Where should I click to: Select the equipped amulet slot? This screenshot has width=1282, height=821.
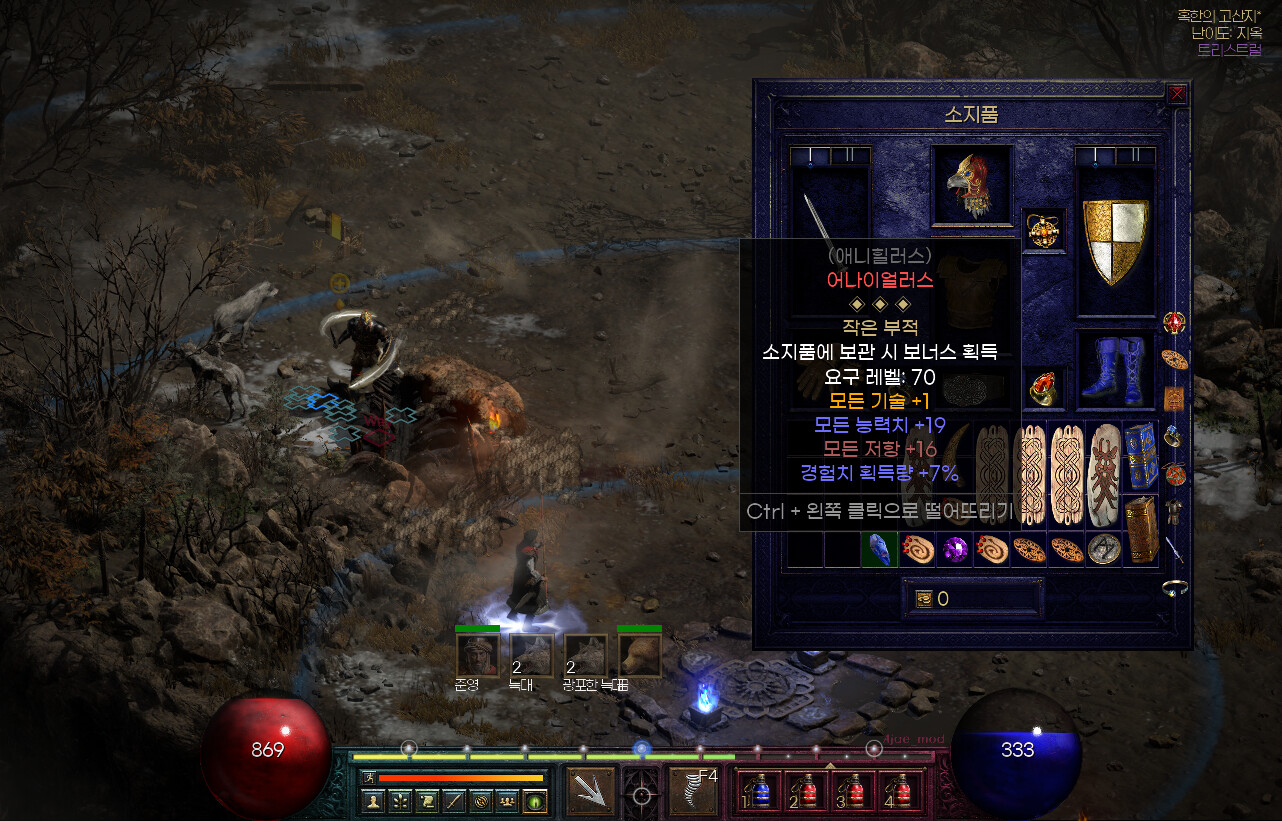click(x=1045, y=230)
